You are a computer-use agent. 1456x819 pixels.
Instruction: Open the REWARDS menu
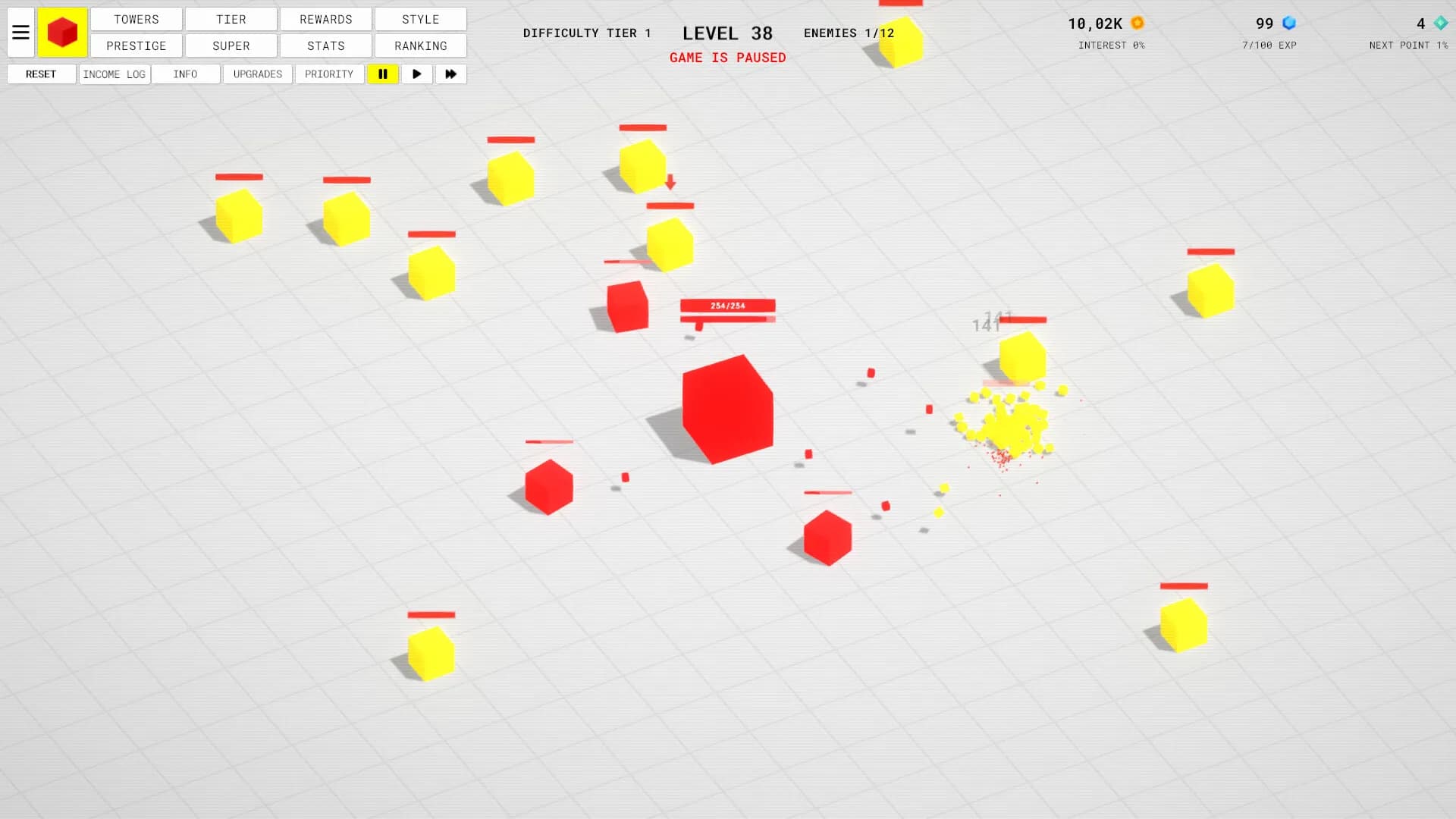325,19
